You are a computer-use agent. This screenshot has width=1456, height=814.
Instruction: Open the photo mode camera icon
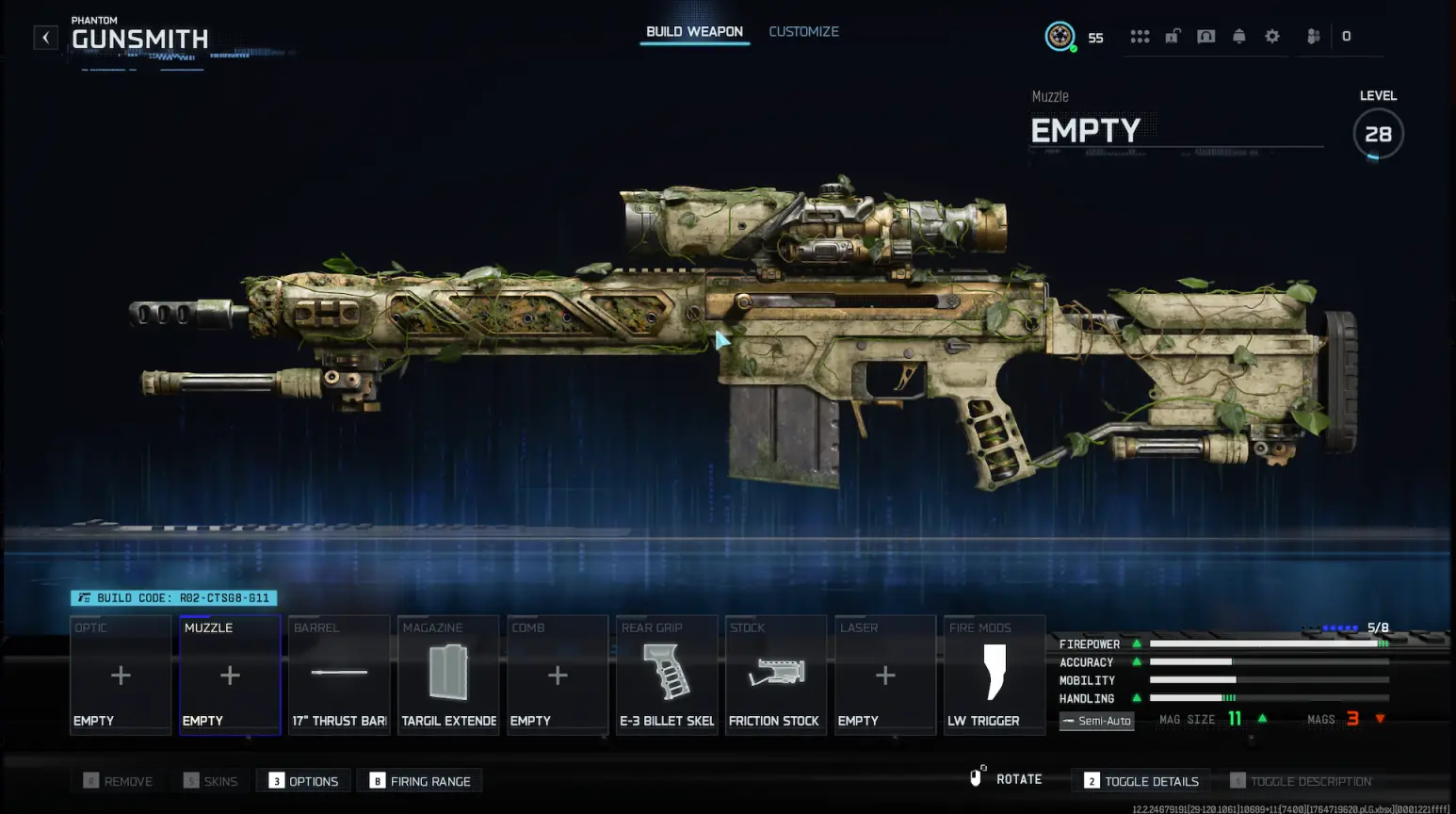pyautogui.click(x=1205, y=36)
